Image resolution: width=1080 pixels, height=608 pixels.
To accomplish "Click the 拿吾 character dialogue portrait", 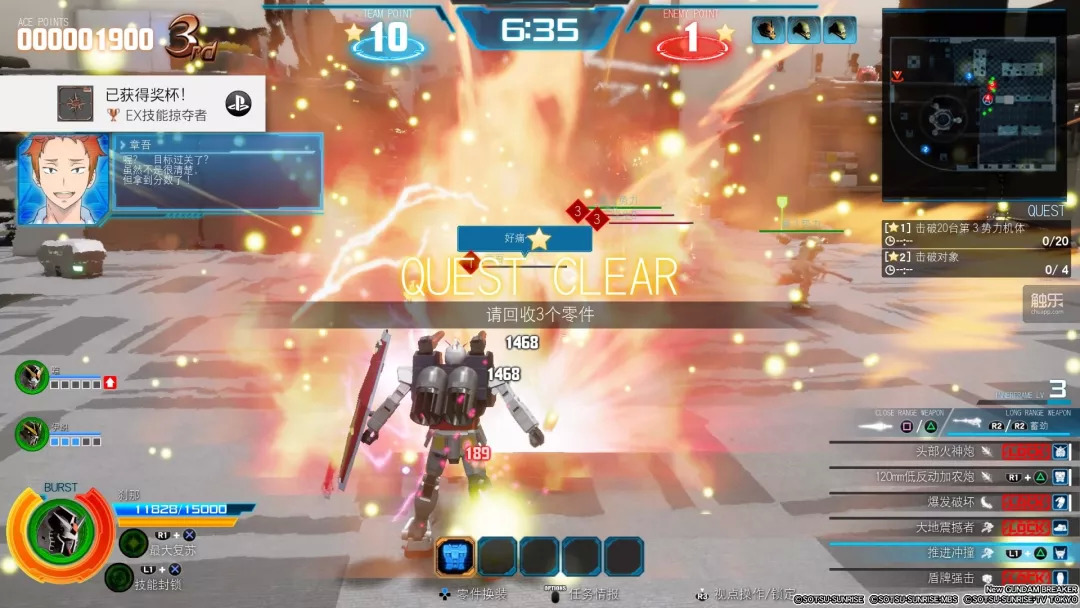I will (63, 180).
